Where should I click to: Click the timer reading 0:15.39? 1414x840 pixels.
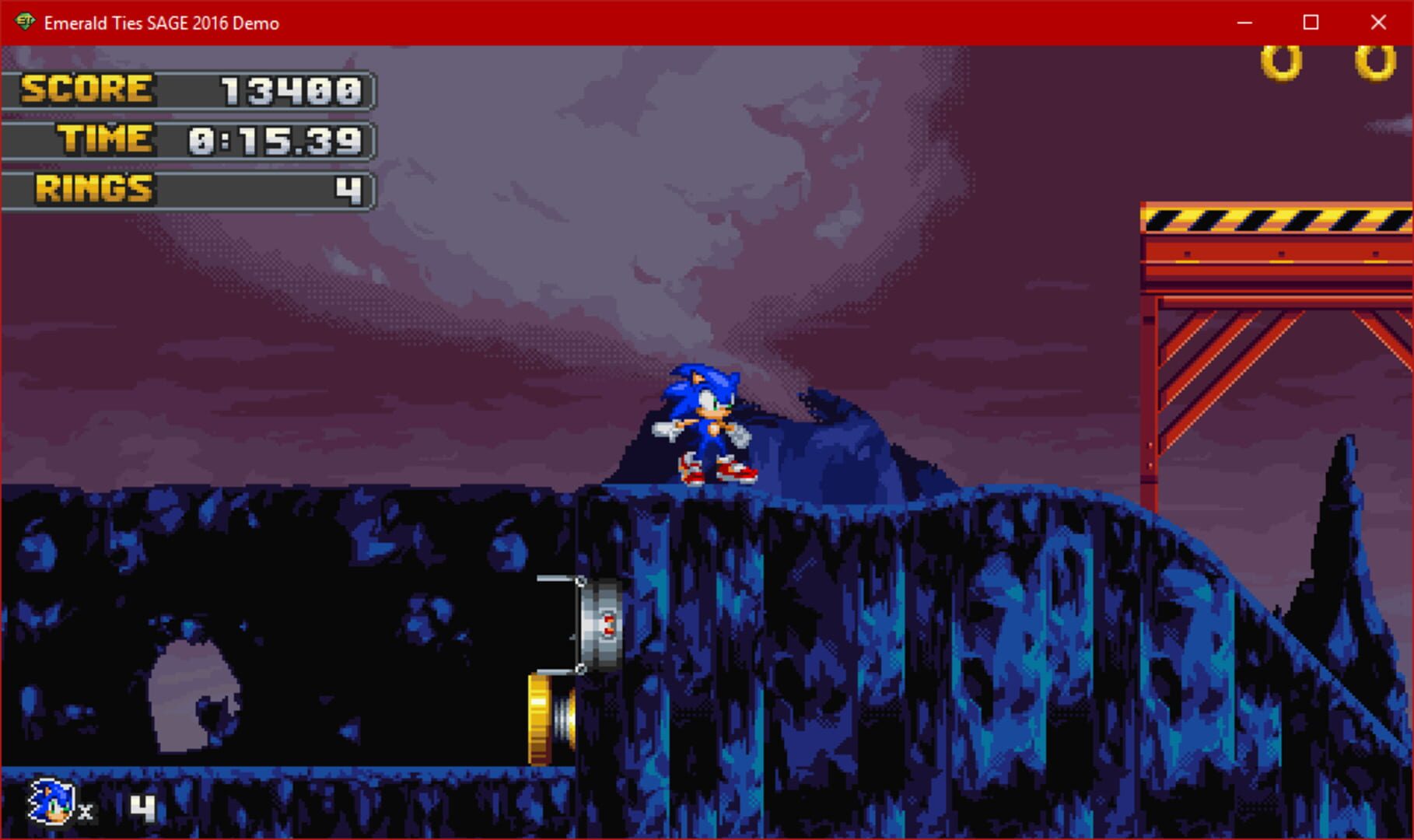point(276,138)
